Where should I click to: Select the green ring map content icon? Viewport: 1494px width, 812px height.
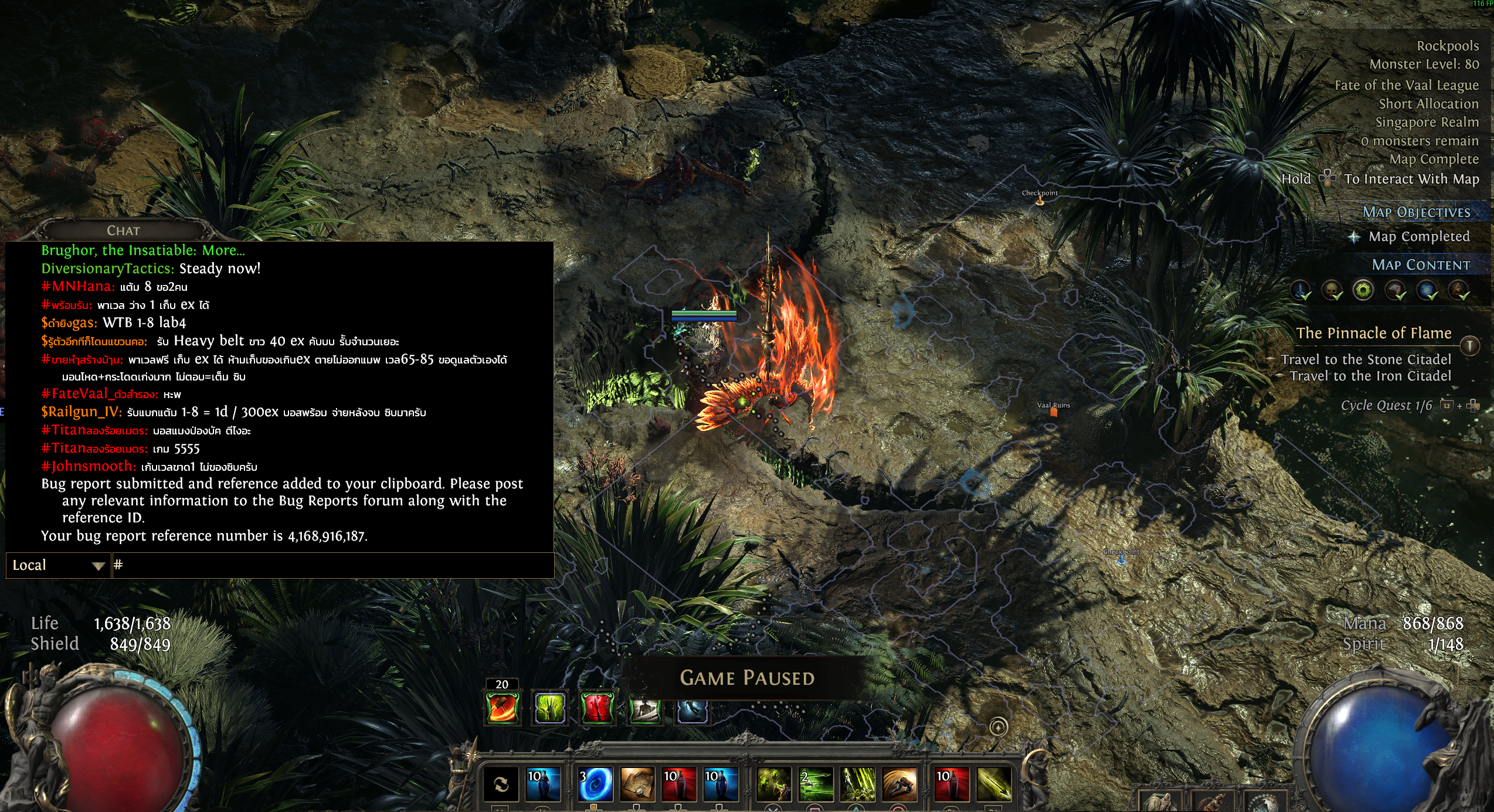(x=1363, y=290)
